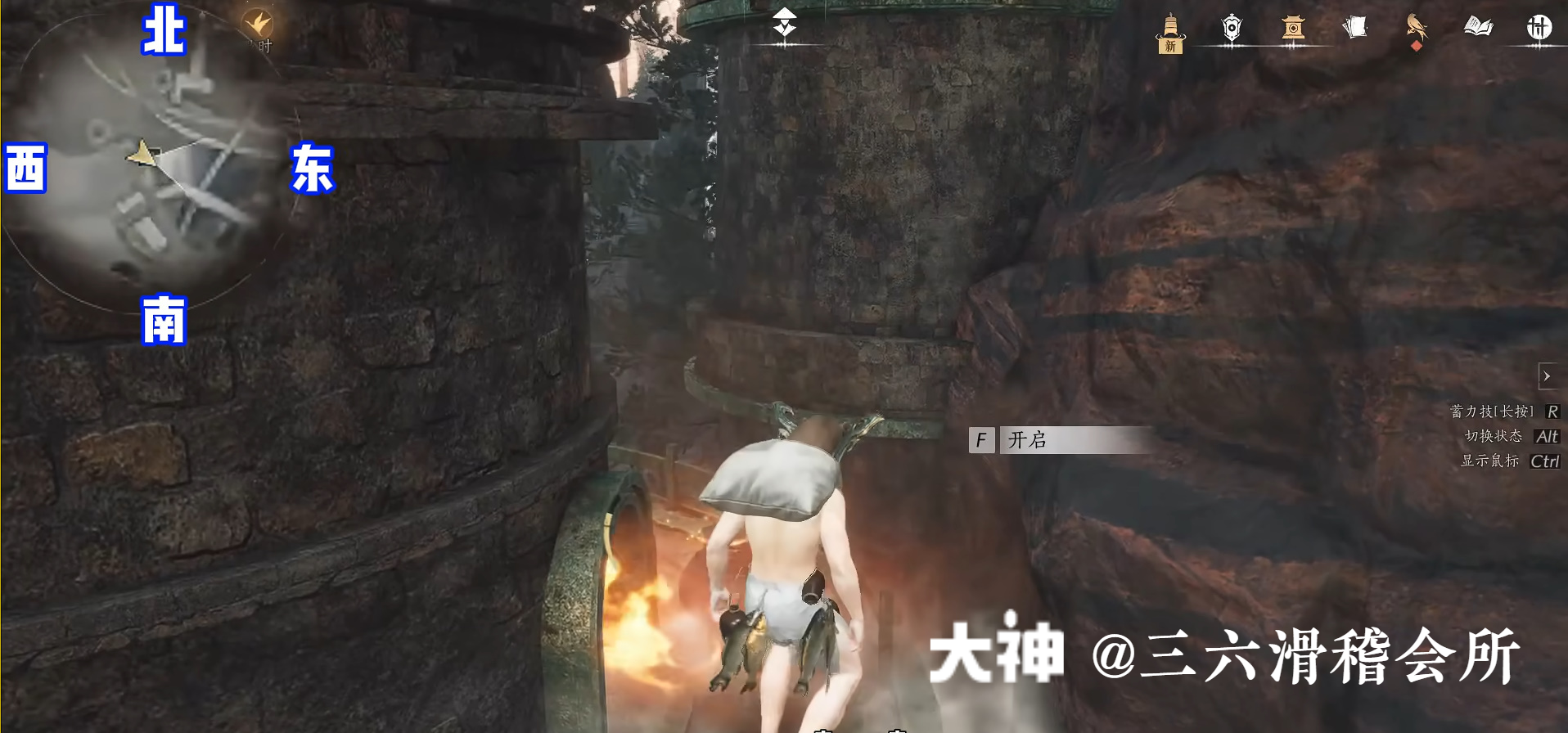Expand the collapsed side panel arrow on right edge
Viewport: 1568px width, 733px height.
1549,376
